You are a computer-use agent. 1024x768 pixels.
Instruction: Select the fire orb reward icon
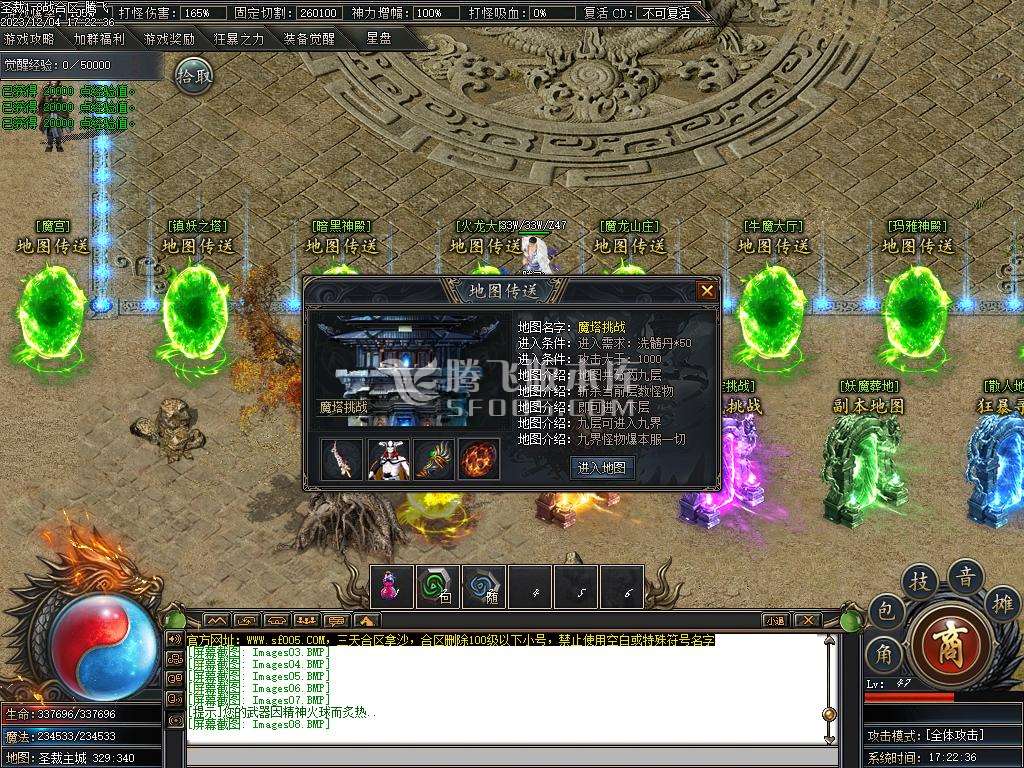pos(479,459)
